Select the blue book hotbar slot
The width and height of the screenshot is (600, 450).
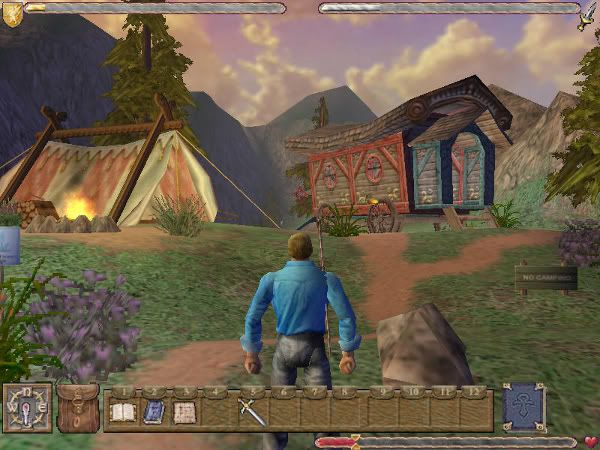point(153,412)
